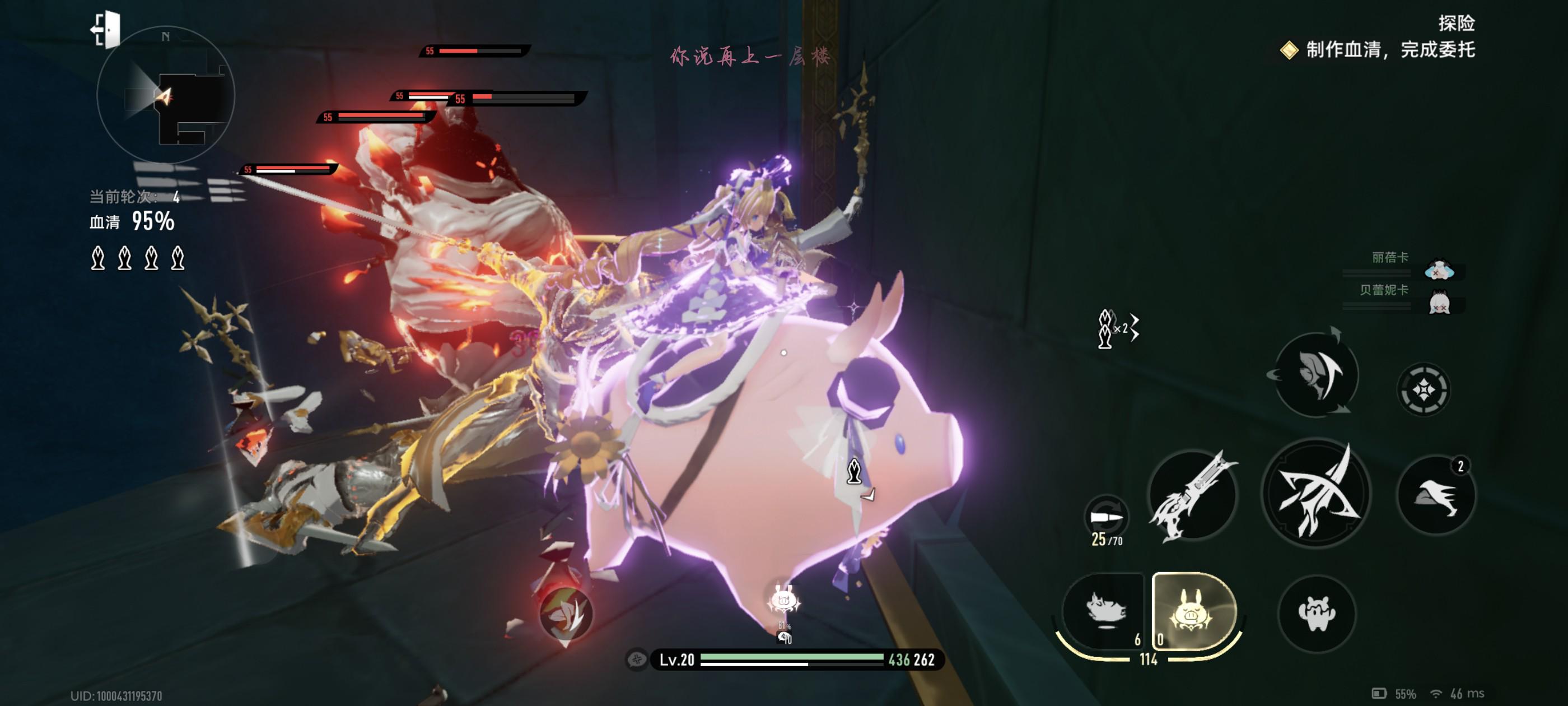Activate the spinning dodge skill icon
This screenshot has width=1568, height=706.
click(1316, 375)
